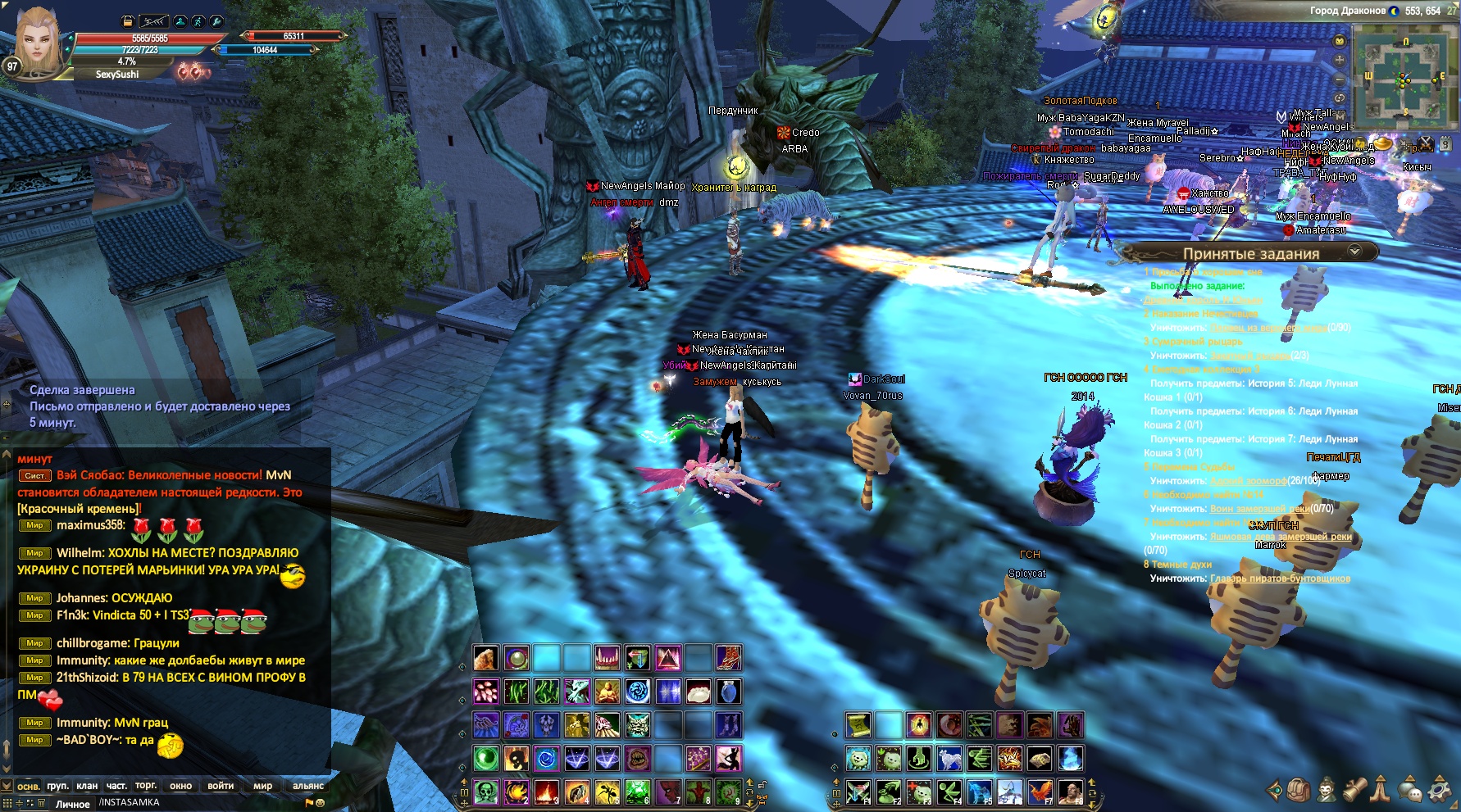Open the backpack inventory icon
The width and height of the screenshot is (1461, 812).
pos(1299,790)
